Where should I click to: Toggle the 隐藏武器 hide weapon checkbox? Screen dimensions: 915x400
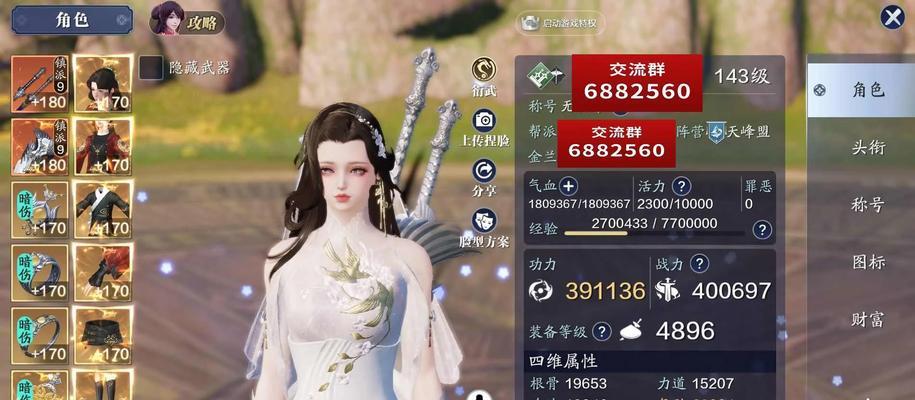point(151,67)
